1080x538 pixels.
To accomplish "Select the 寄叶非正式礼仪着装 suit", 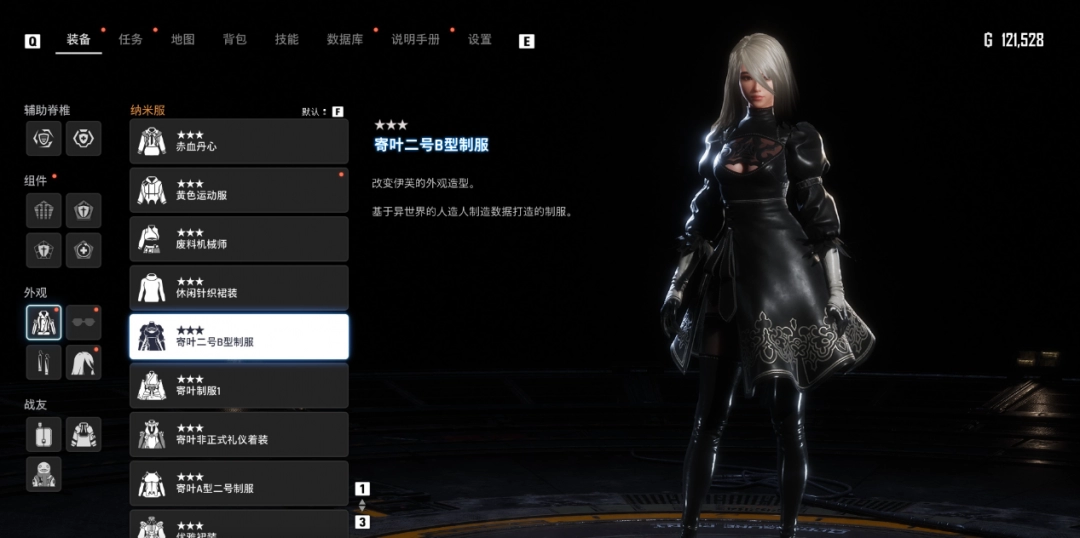I will [x=239, y=435].
